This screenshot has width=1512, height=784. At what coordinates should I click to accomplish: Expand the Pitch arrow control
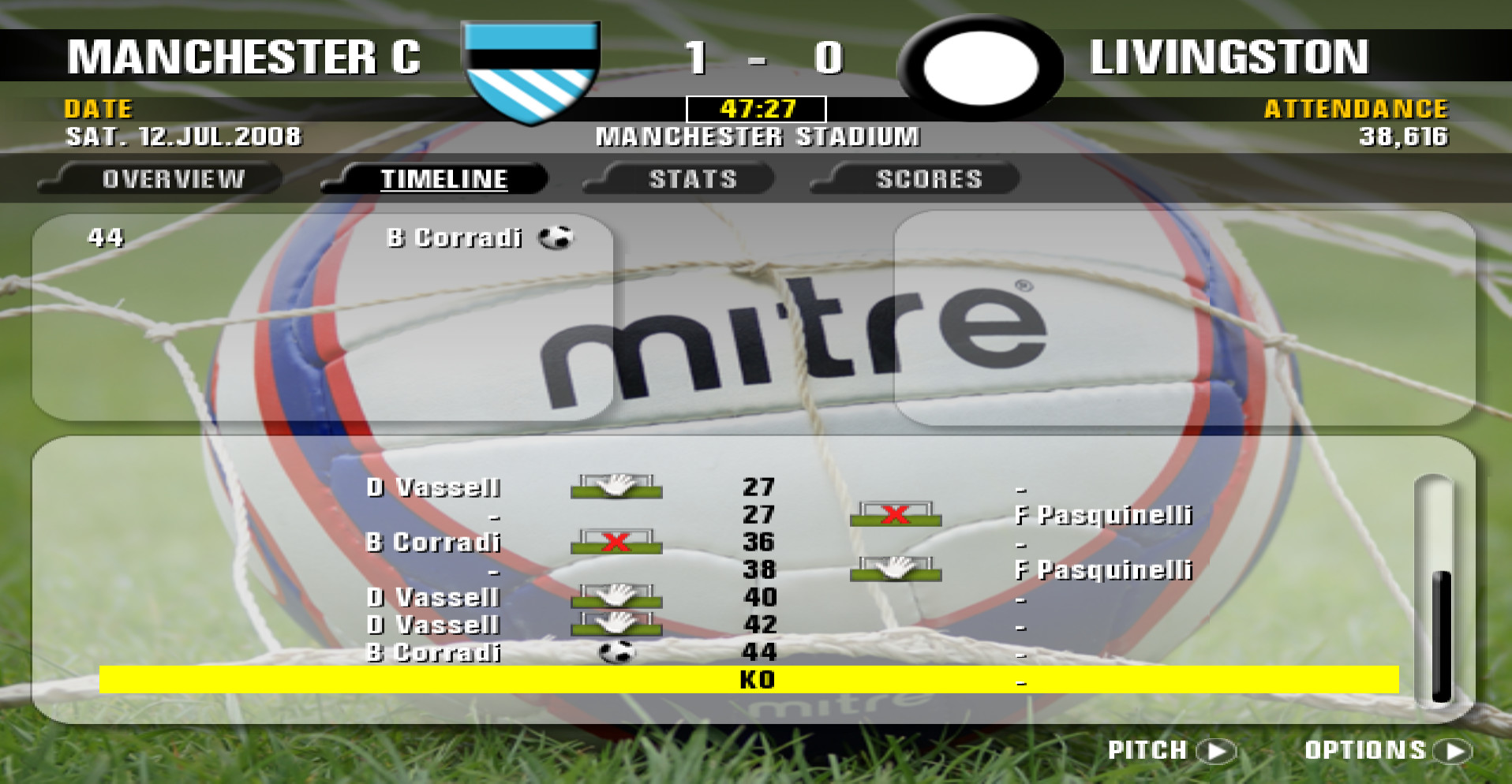click(x=1216, y=749)
